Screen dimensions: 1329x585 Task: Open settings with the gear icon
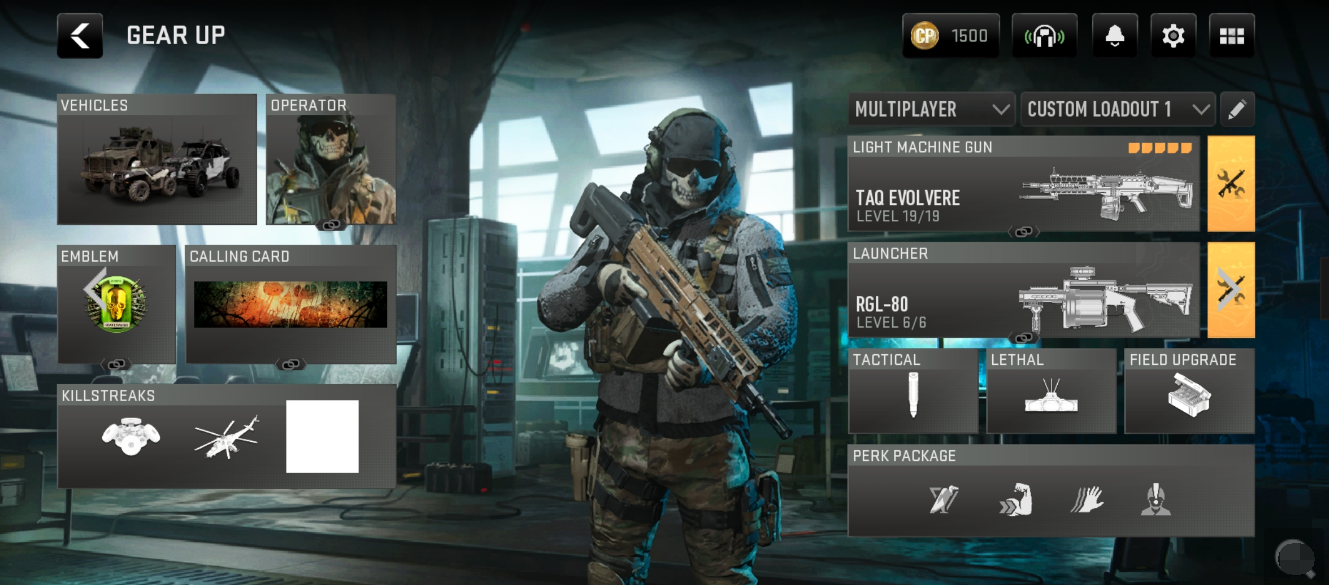click(x=1173, y=36)
